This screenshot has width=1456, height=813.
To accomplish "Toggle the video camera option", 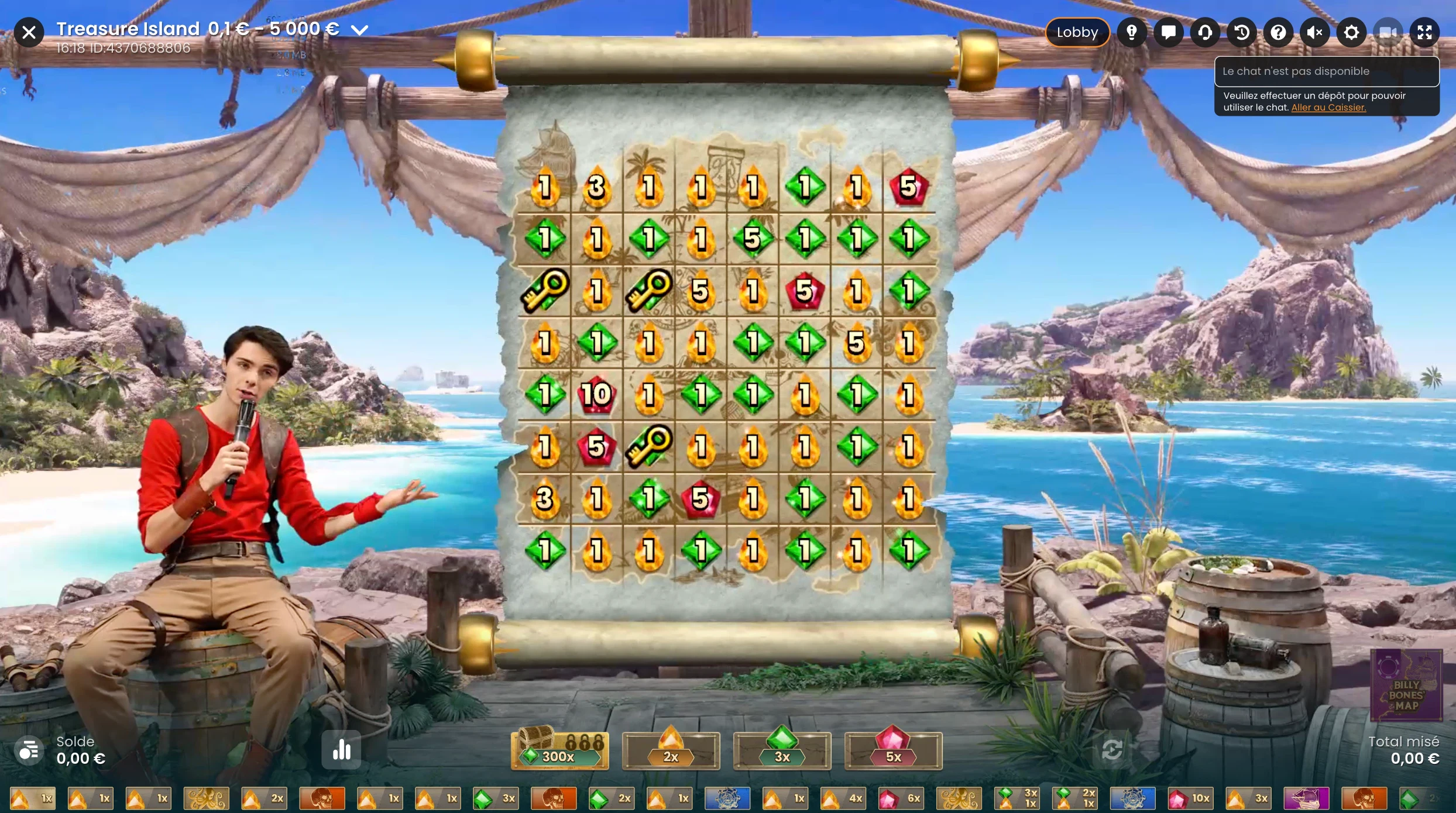I will click(1388, 32).
